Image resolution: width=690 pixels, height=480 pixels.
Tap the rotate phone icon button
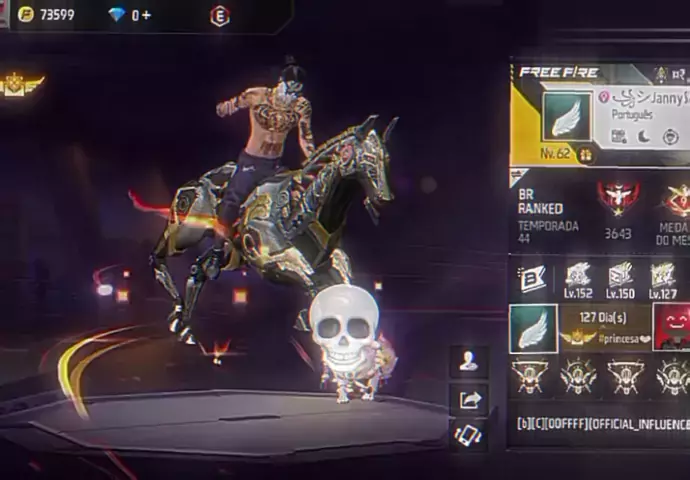[468, 434]
